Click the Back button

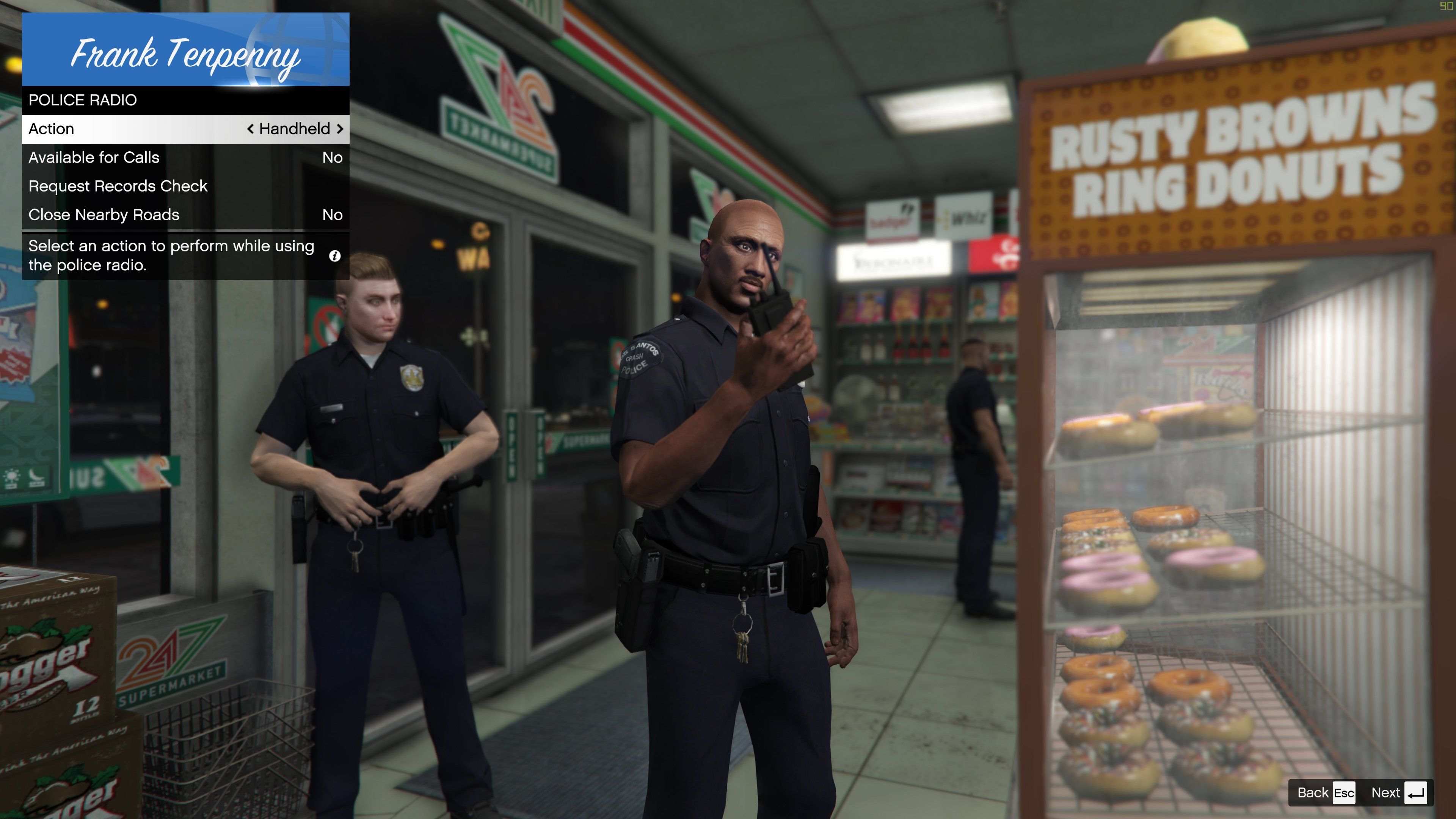pos(1325,792)
